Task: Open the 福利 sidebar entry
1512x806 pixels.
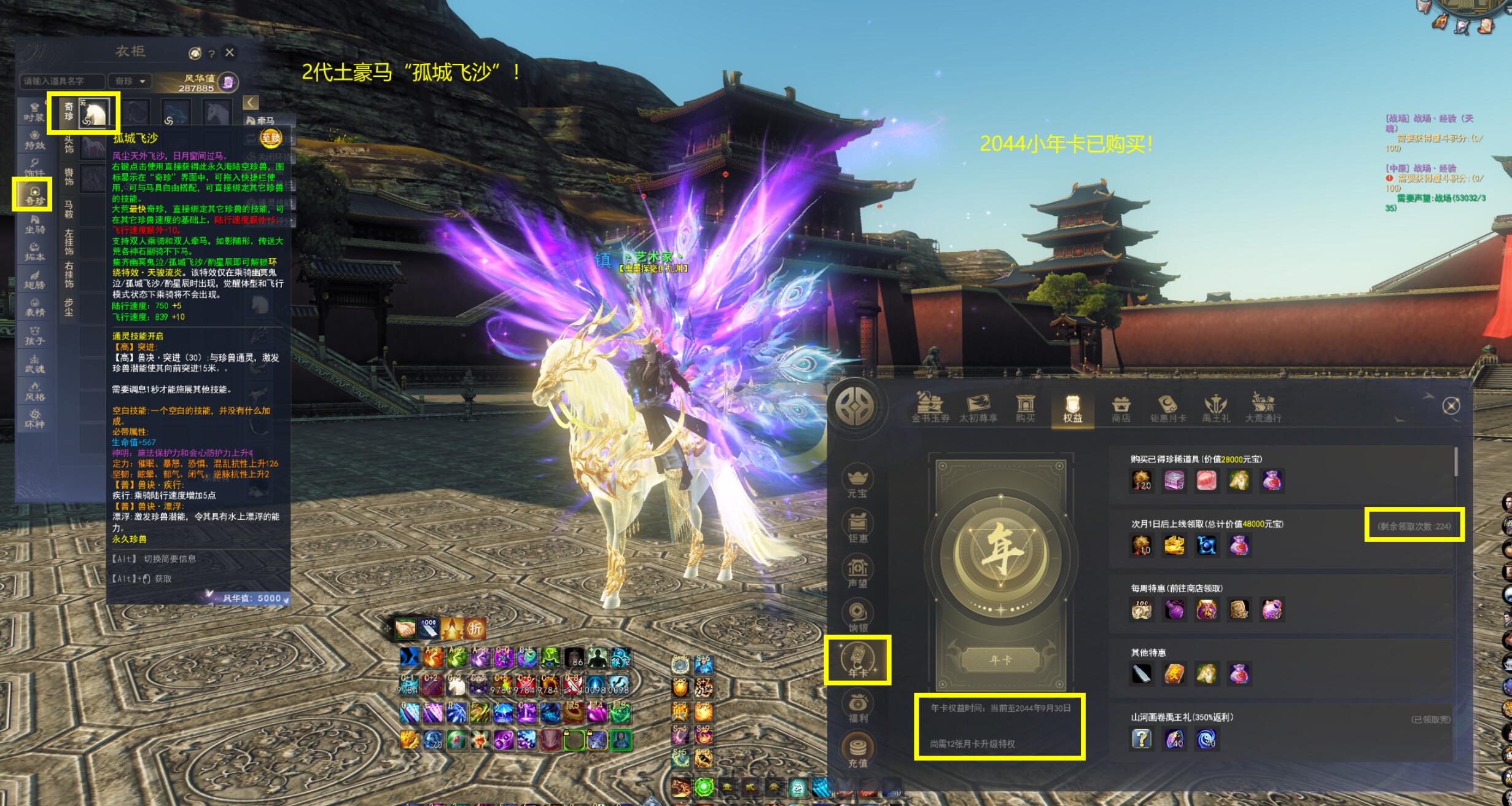Action: (x=858, y=706)
